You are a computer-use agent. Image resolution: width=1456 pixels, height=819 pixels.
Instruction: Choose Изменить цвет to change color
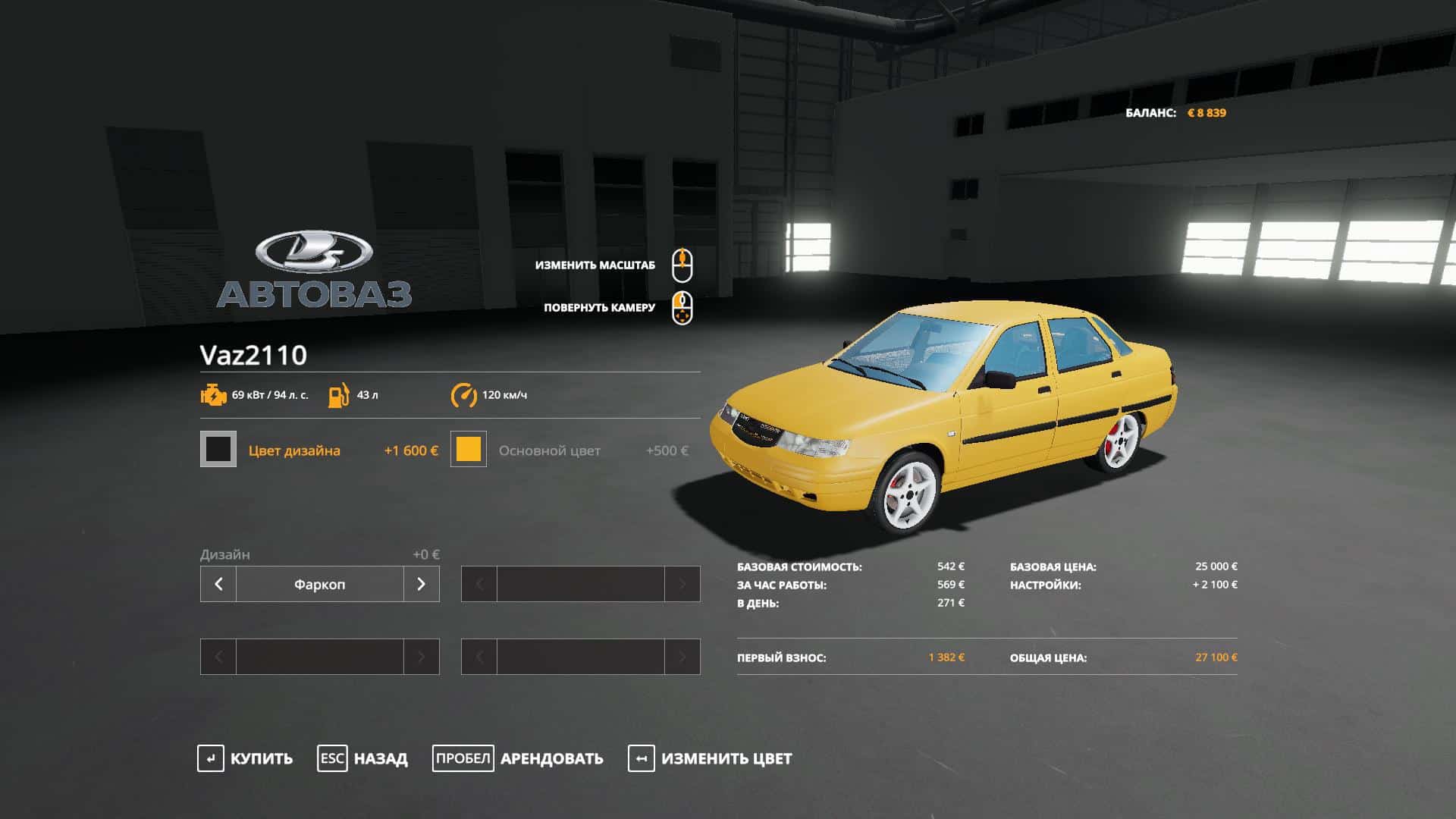click(x=710, y=758)
